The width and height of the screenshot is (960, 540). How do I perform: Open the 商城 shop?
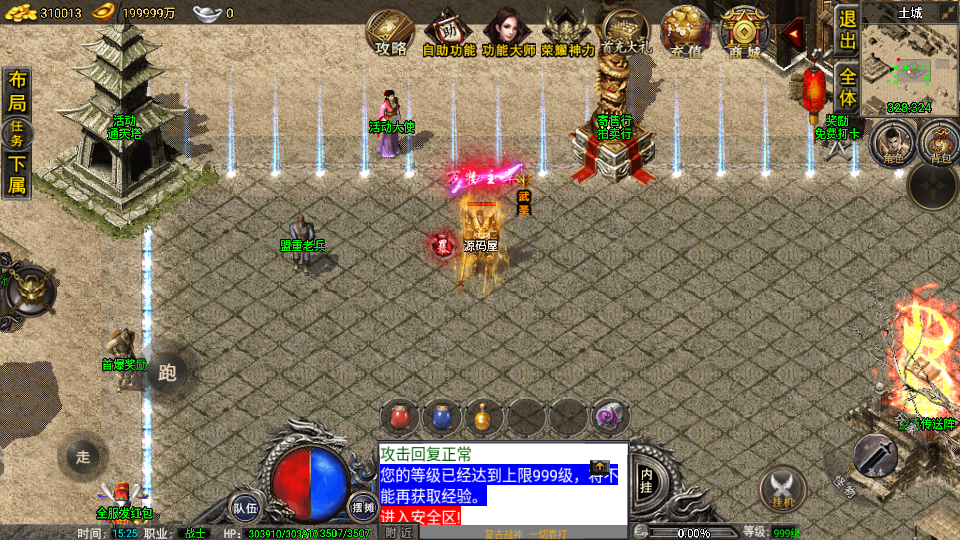(743, 32)
